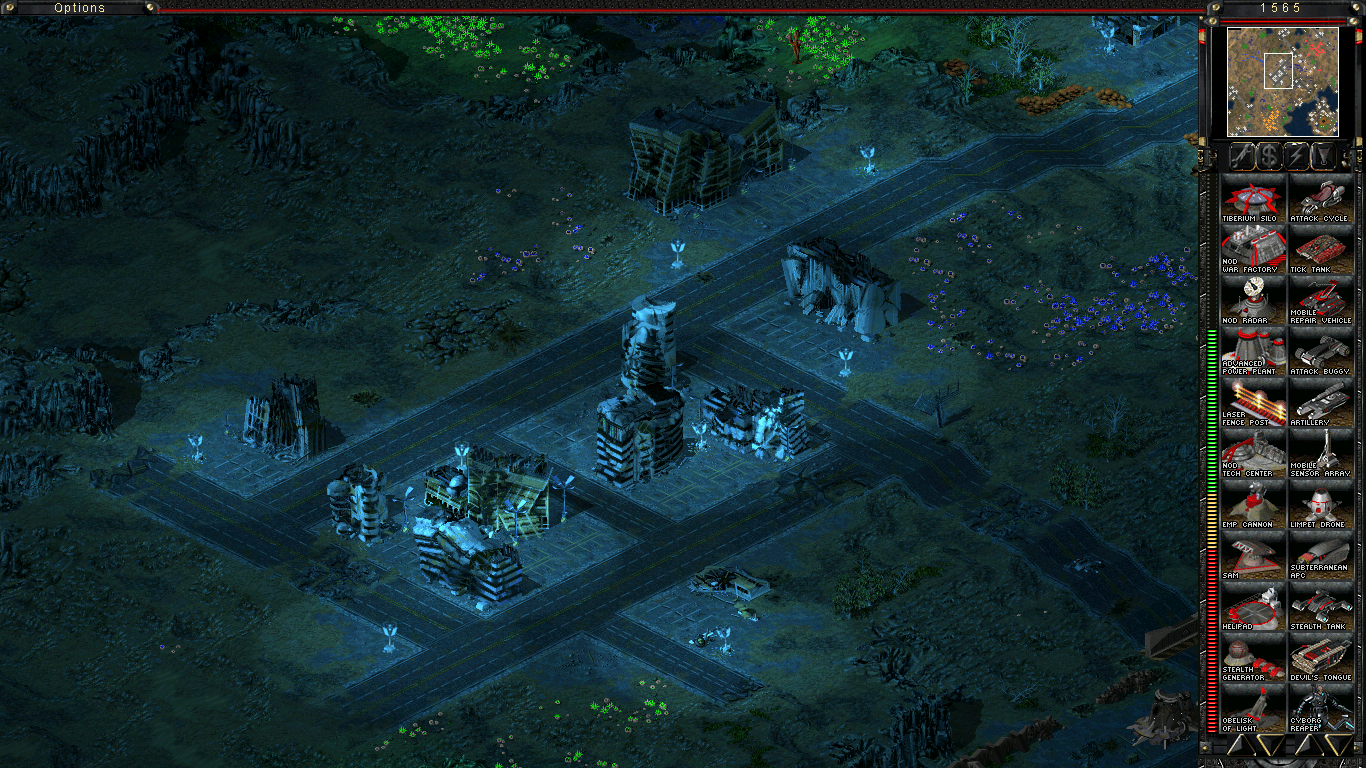Select the Nod War Factory icon

click(x=1253, y=249)
